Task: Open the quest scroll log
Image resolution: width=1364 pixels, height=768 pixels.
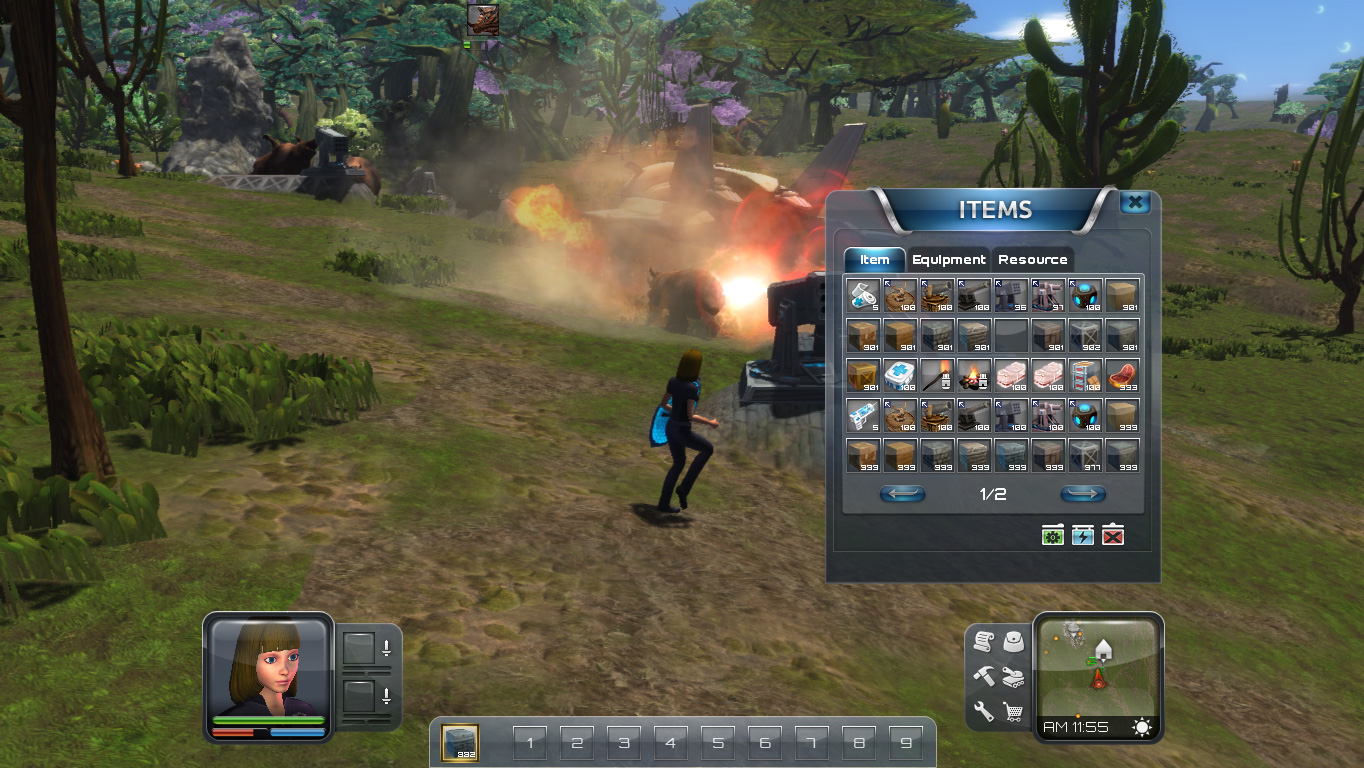Action: tap(982, 643)
